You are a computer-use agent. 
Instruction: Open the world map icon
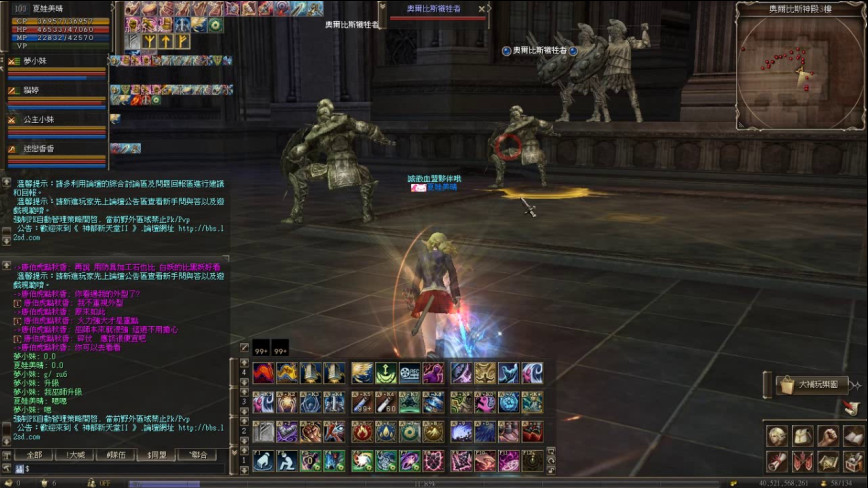point(827,461)
